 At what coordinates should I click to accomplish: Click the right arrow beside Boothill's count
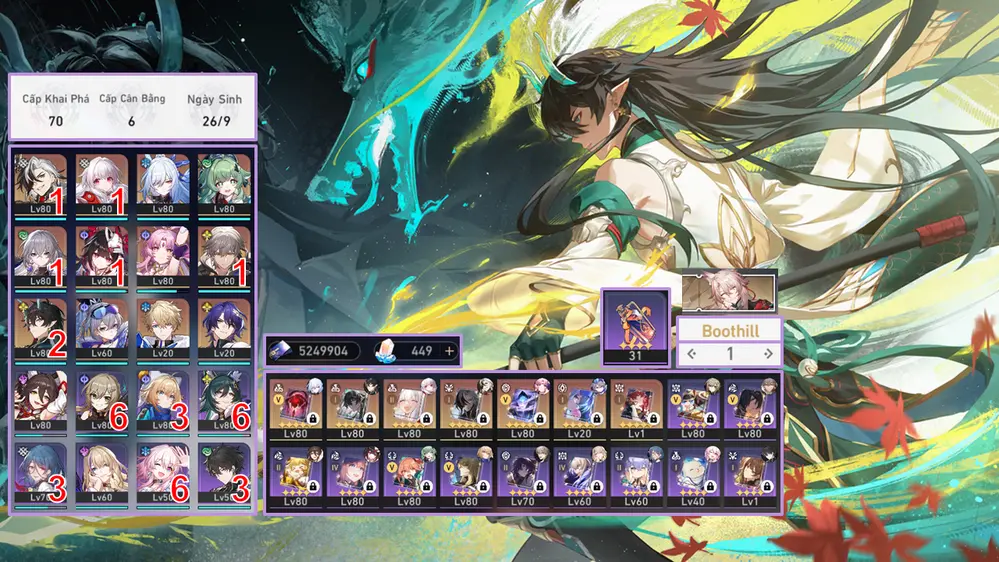(768, 353)
